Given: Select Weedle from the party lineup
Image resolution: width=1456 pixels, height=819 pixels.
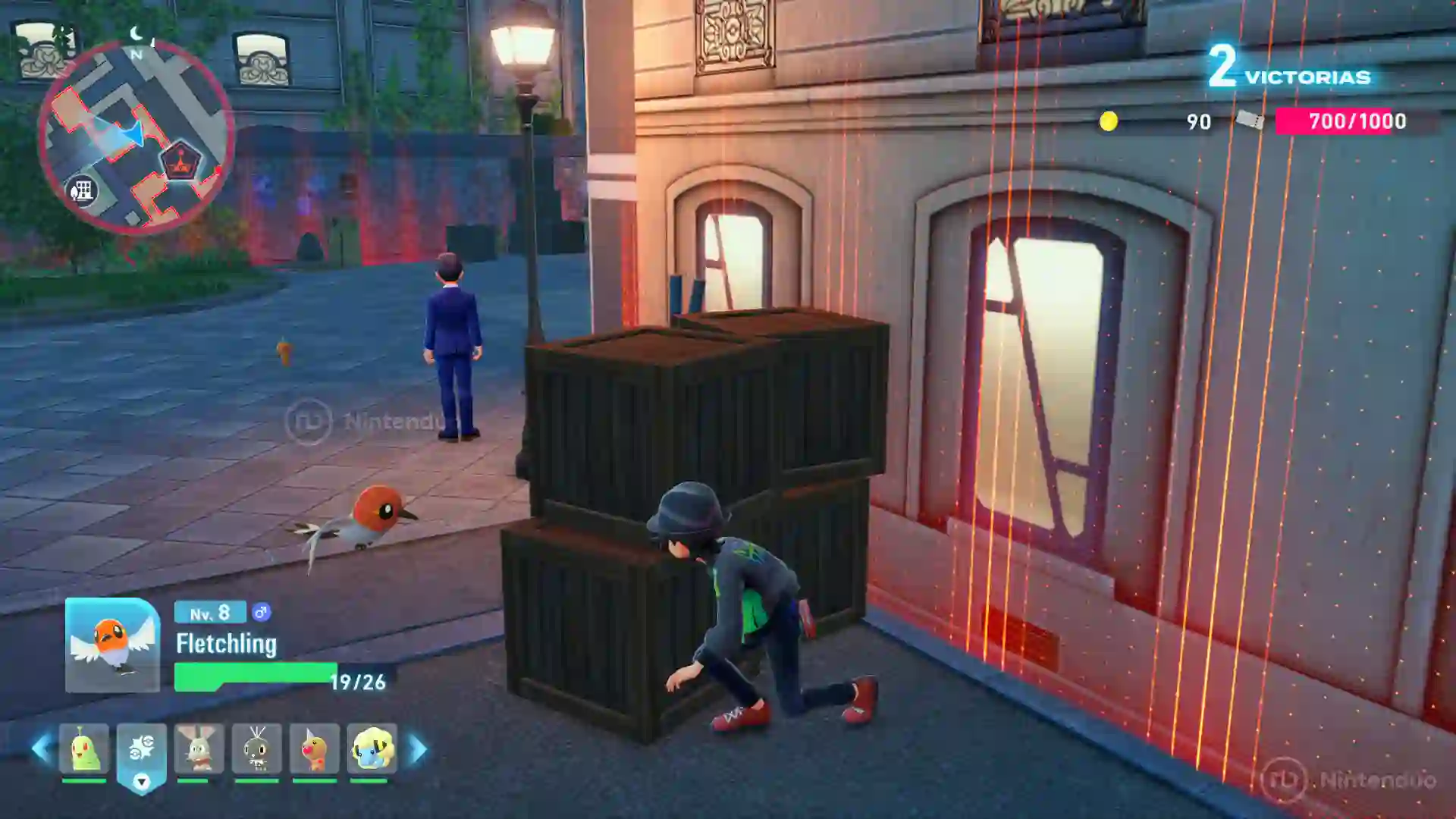Looking at the screenshot, I should (314, 747).
